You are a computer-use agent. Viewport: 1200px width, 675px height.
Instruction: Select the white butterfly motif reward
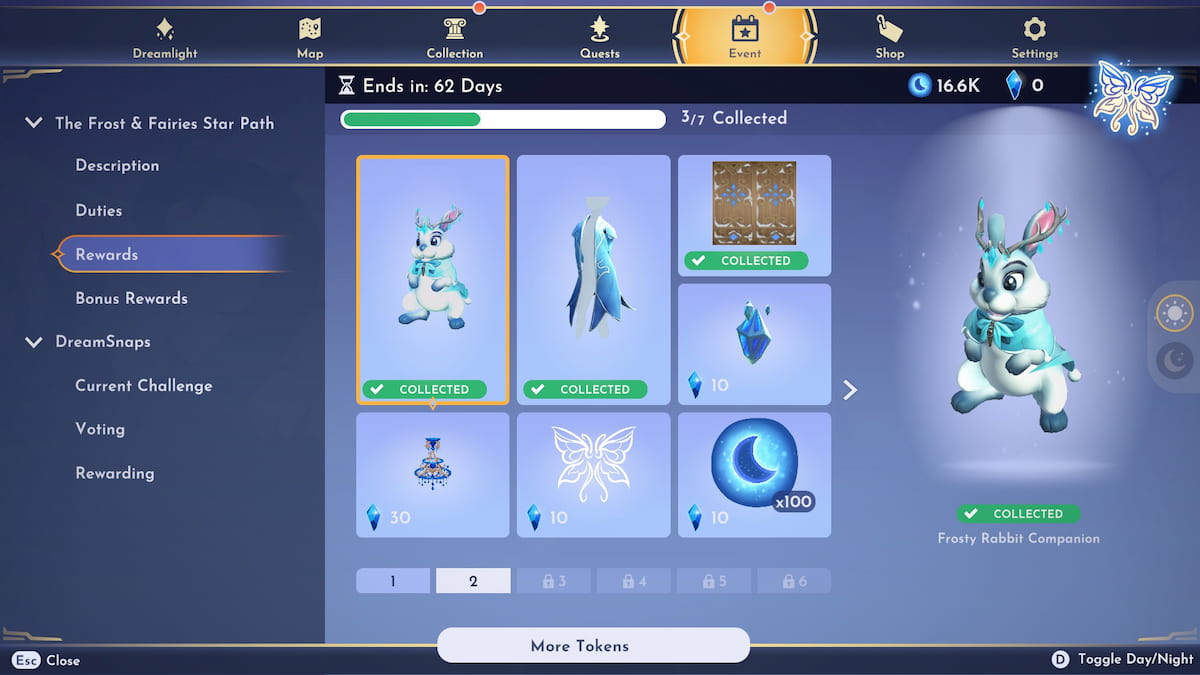click(x=594, y=474)
